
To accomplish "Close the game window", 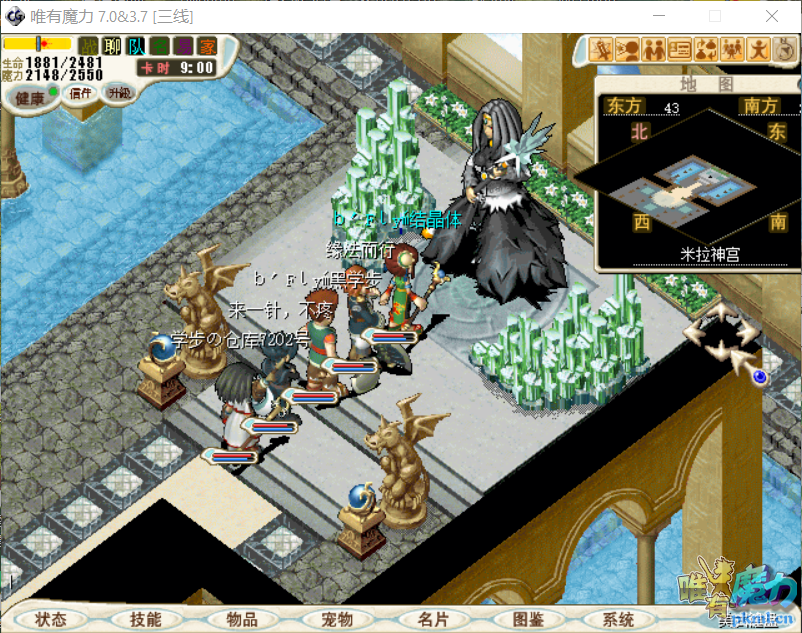I will [771, 16].
